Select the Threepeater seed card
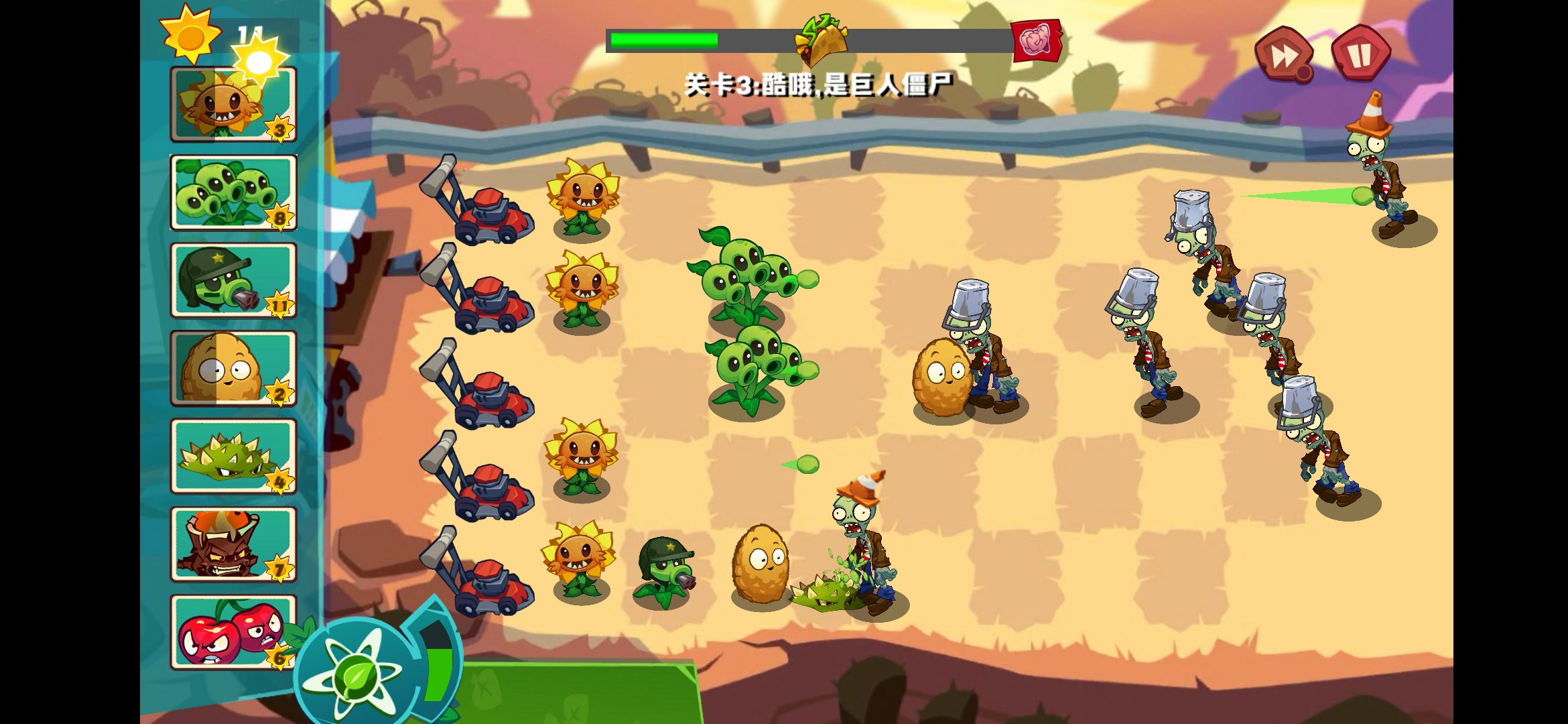The width and height of the screenshot is (1568, 724). [233, 192]
